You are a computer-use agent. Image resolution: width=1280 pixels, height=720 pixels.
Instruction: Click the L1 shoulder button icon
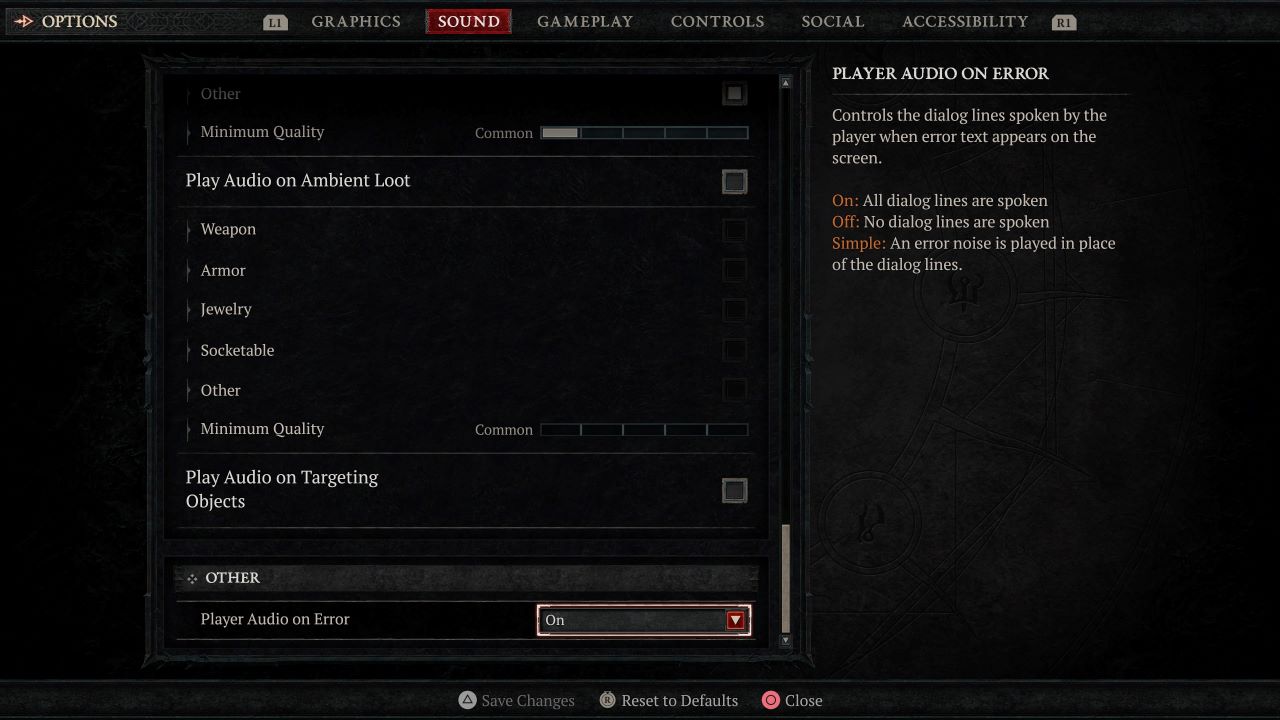(x=274, y=21)
